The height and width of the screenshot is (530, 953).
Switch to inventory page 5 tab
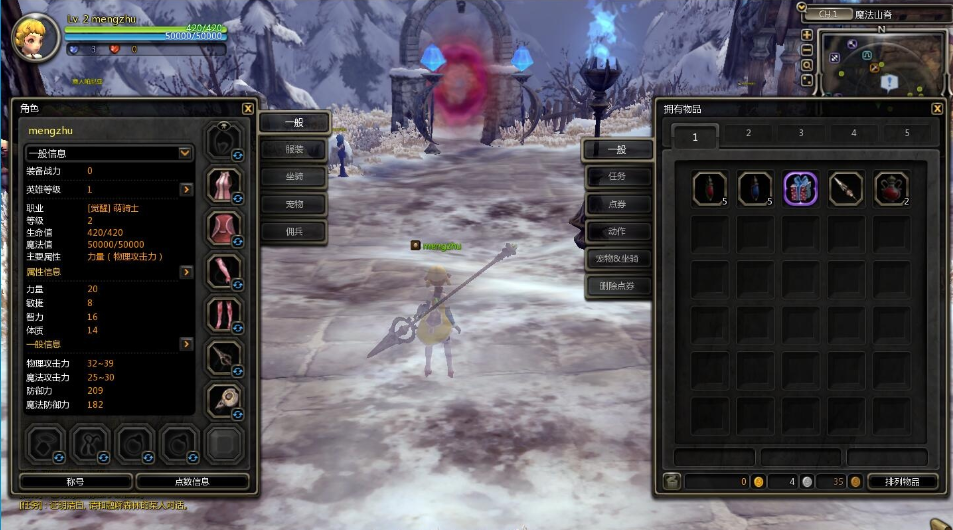coord(907,133)
